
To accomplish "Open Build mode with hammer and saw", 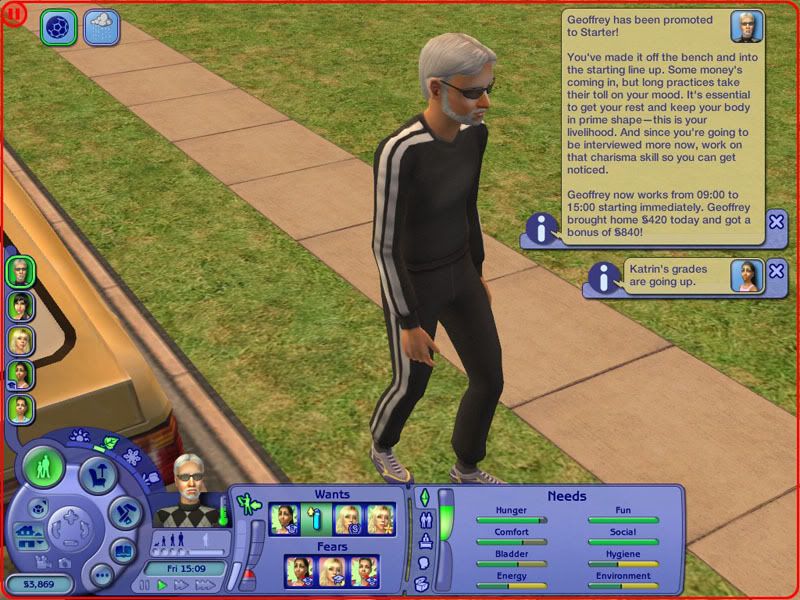I will pyautogui.click(x=126, y=513).
